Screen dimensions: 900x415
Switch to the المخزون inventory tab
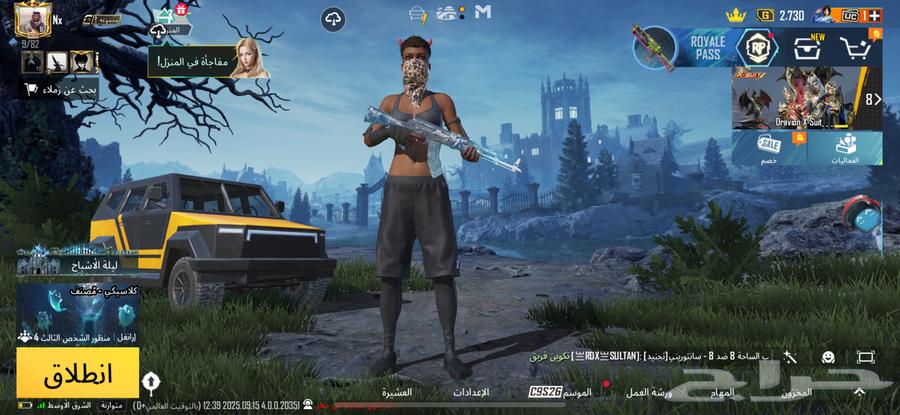point(797,392)
